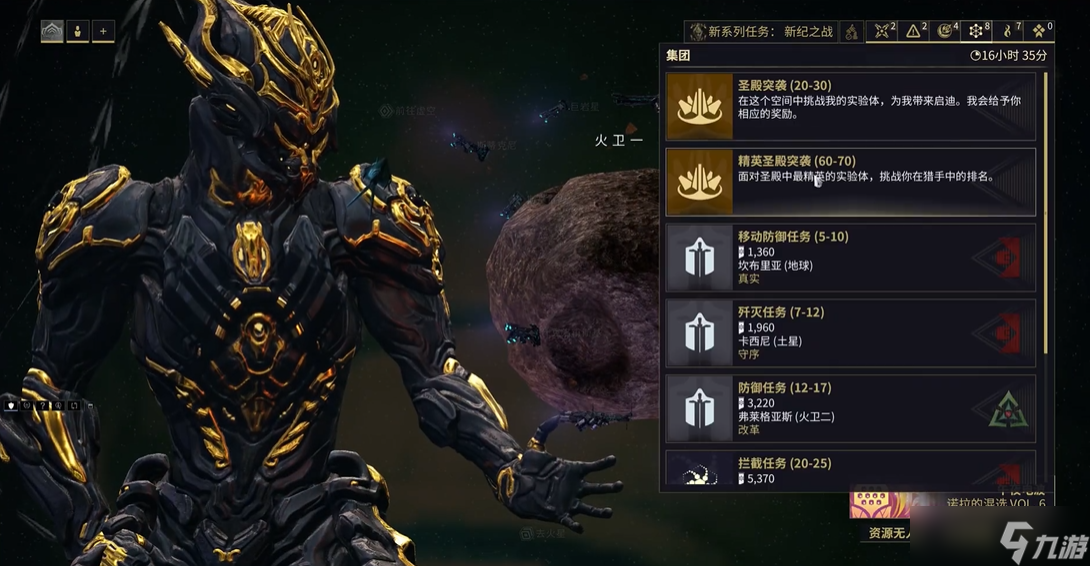Viewport: 1090px width, 566px height.
Task: Select the 圣殿突袭 (20-30) mission
Action: click(x=850, y=106)
